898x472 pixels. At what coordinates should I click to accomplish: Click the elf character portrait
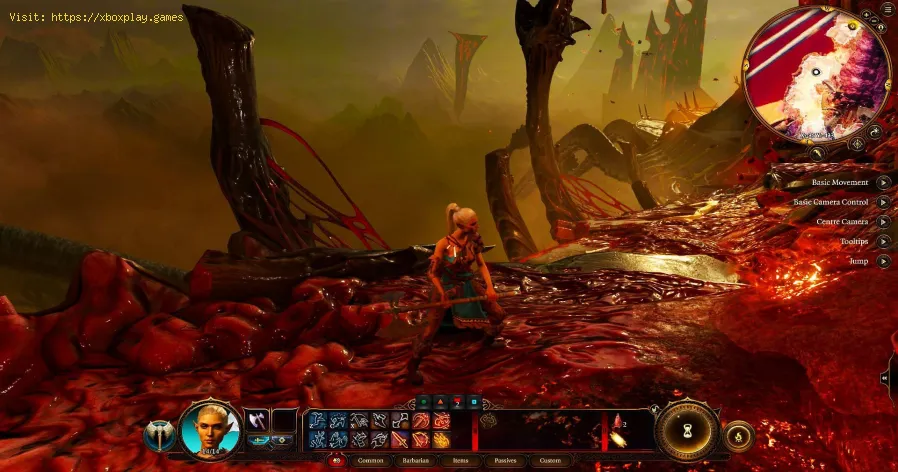[x=210, y=429]
